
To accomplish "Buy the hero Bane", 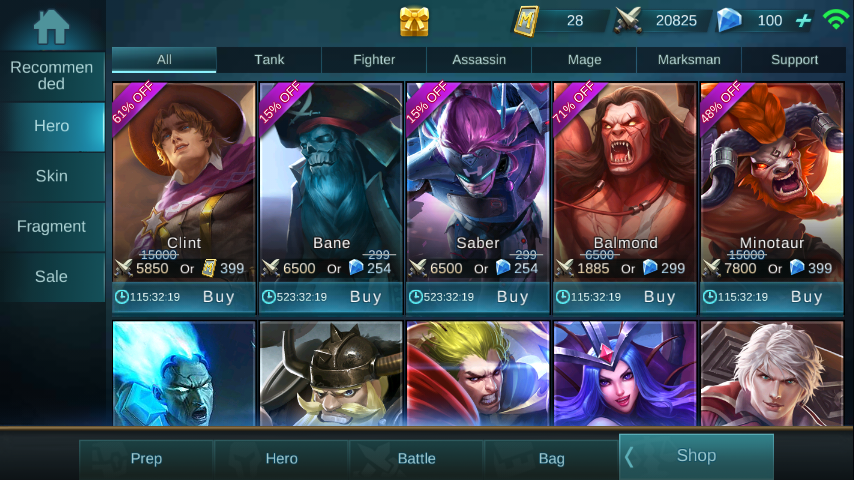I will 366,297.
